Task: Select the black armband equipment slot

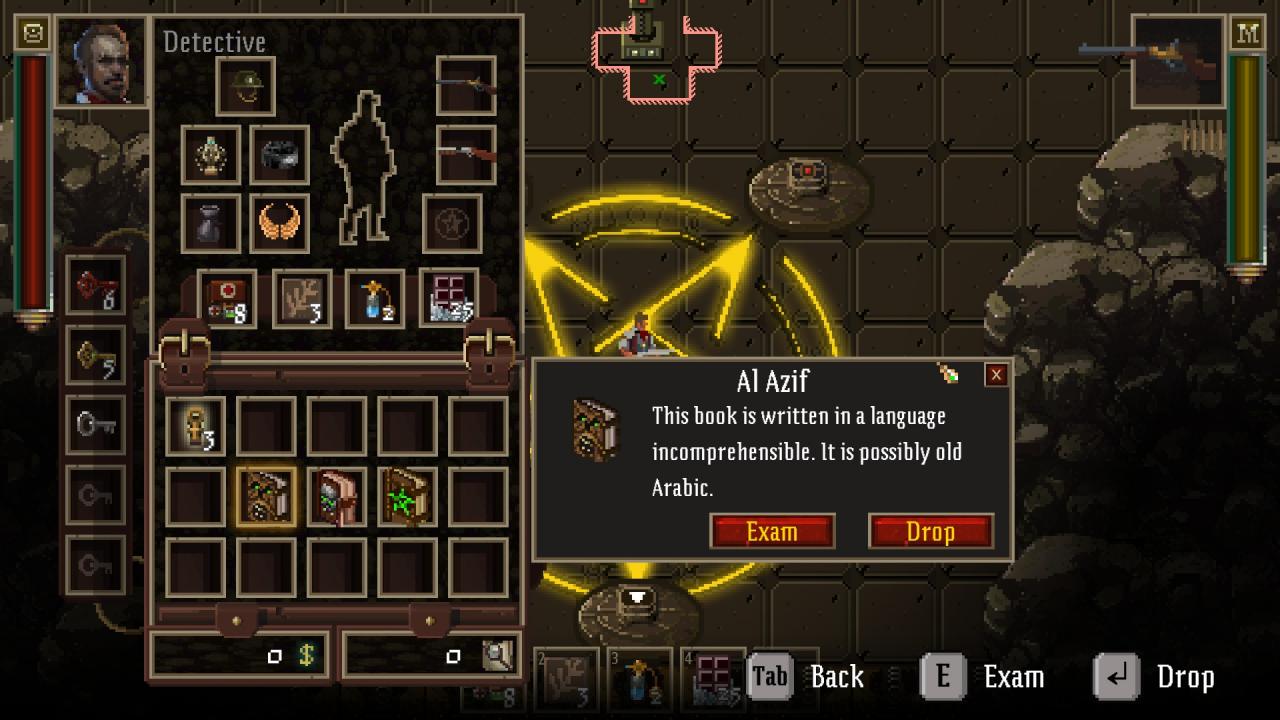Action: pyautogui.click(x=279, y=155)
